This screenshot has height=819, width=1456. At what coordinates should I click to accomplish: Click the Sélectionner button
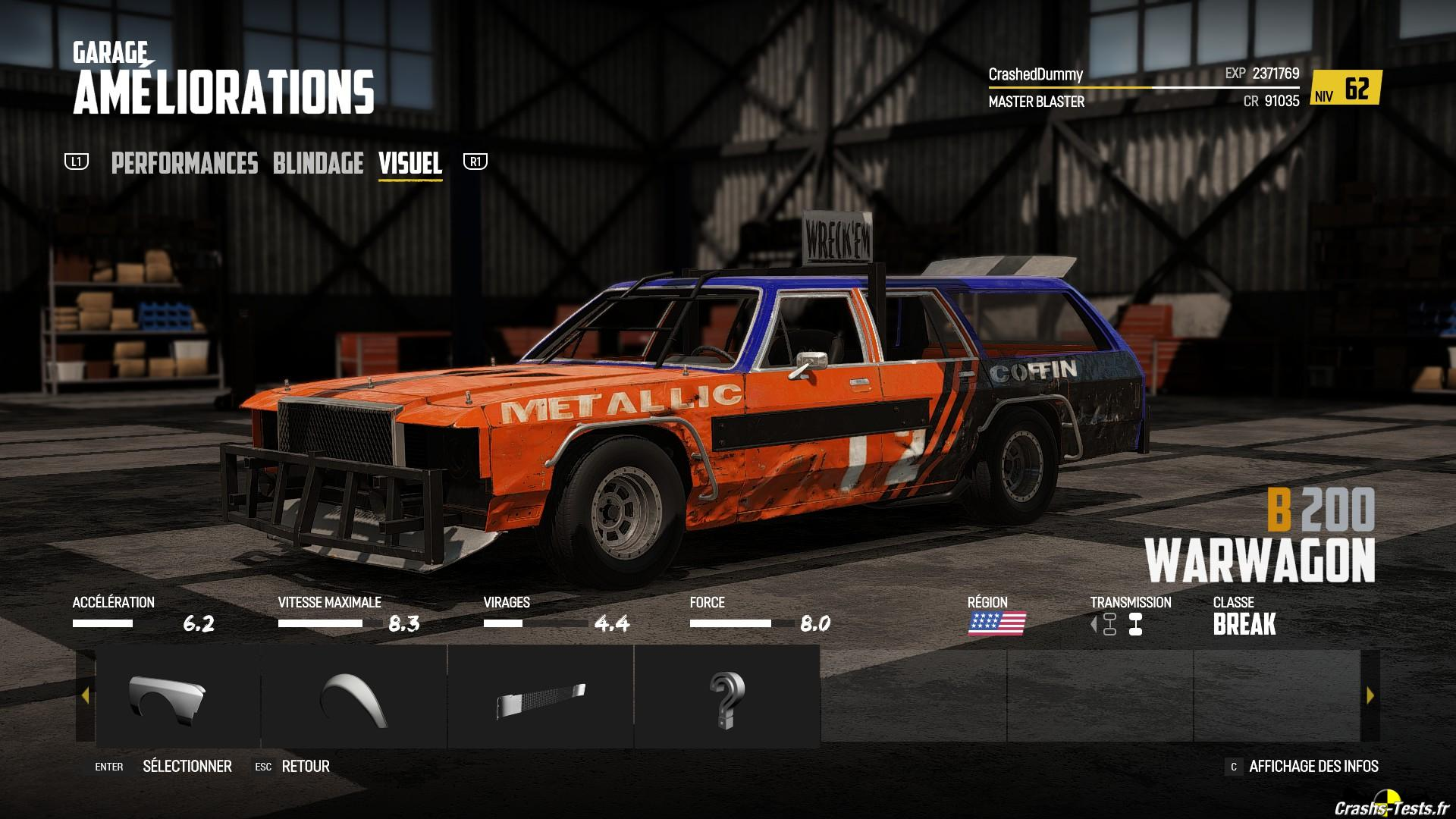187,767
